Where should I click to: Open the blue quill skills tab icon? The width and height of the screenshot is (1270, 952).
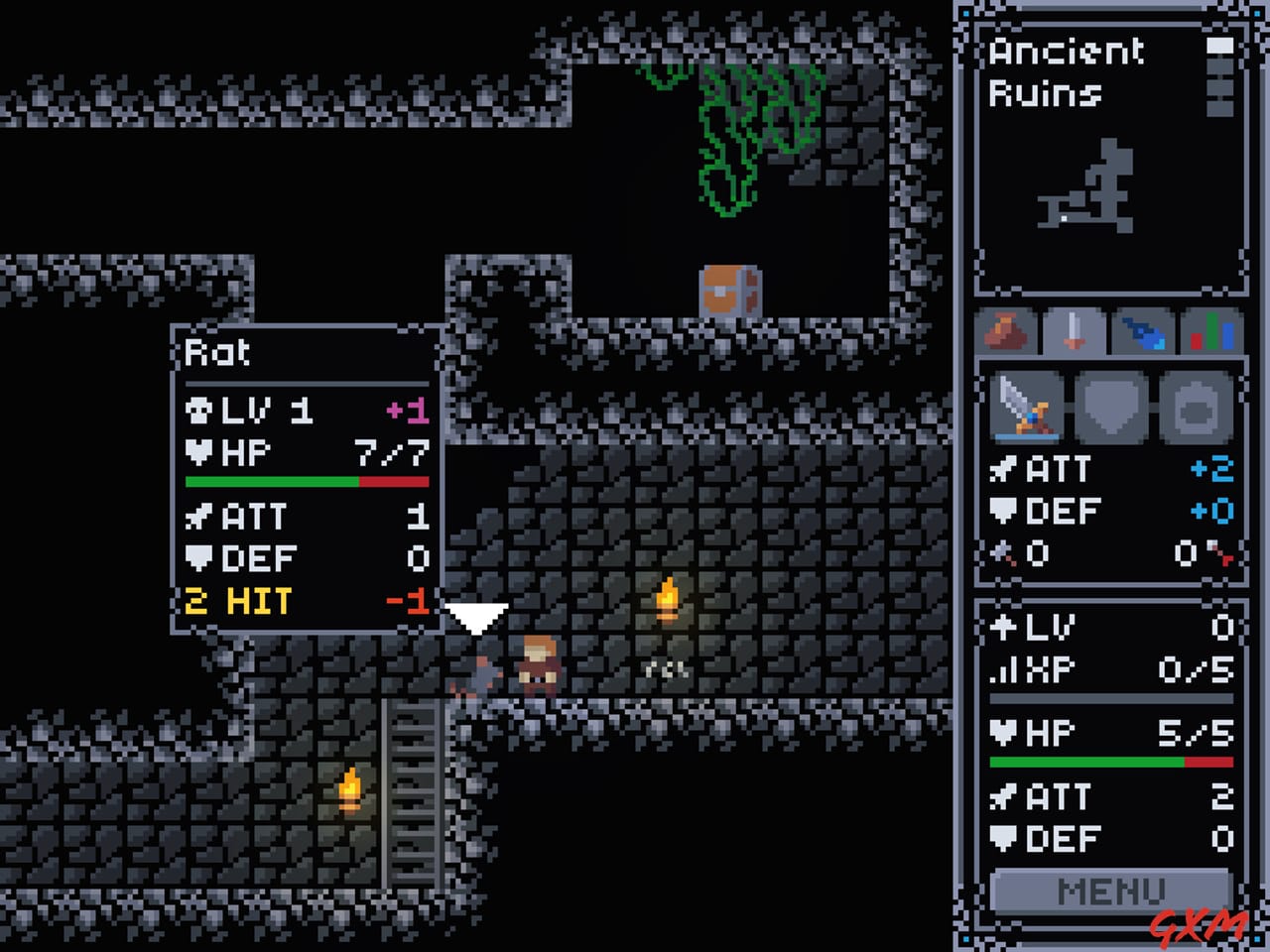tap(1143, 332)
